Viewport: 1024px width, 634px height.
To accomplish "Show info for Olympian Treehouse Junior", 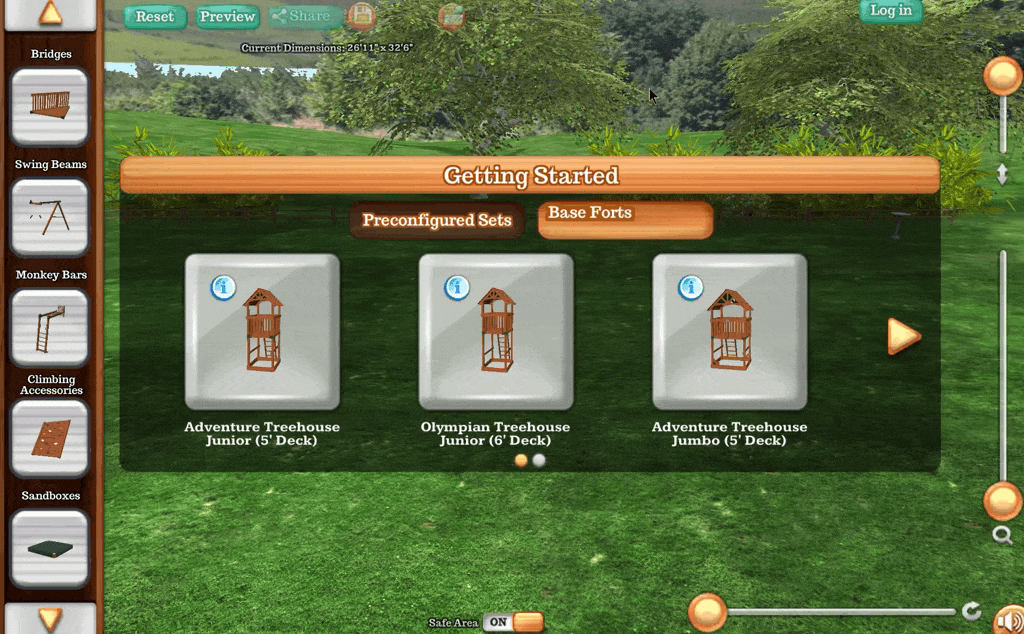I will tap(457, 288).
